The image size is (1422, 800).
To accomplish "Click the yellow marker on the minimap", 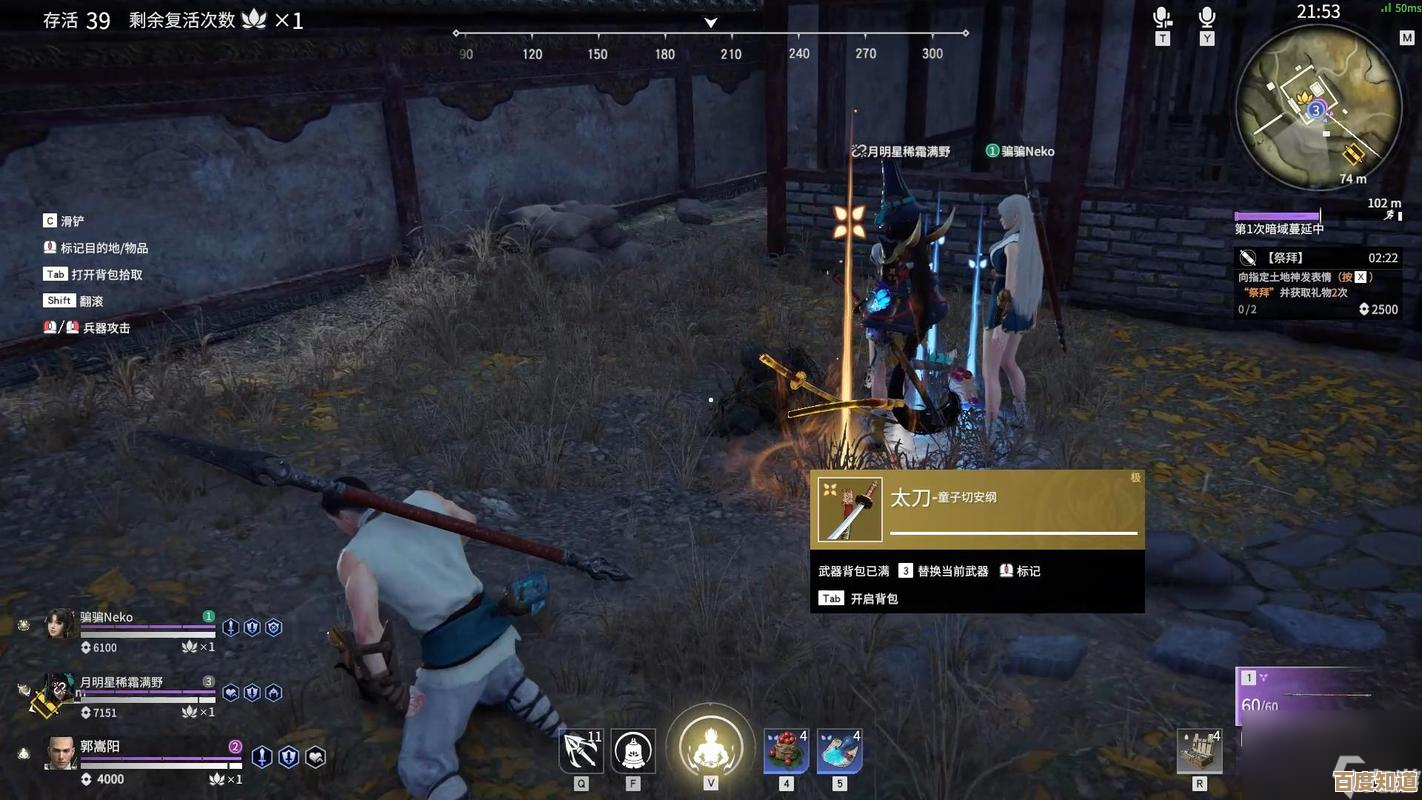I will (x=1354, y=154).
